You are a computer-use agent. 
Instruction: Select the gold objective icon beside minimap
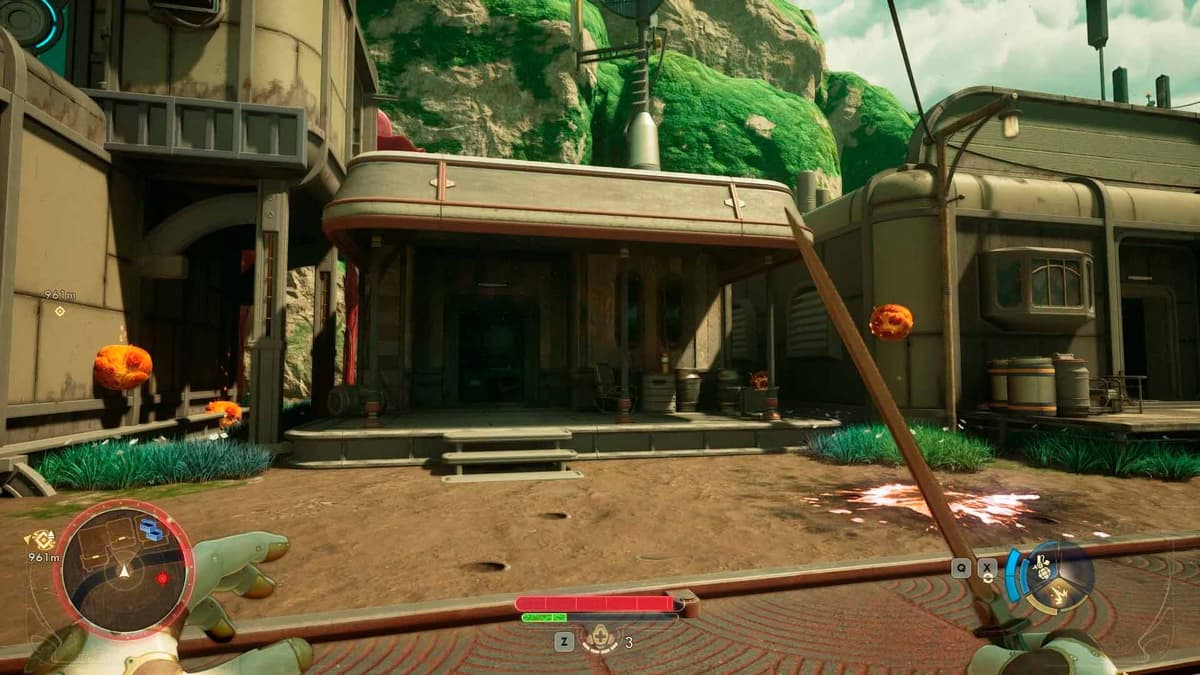click(42, 540)
